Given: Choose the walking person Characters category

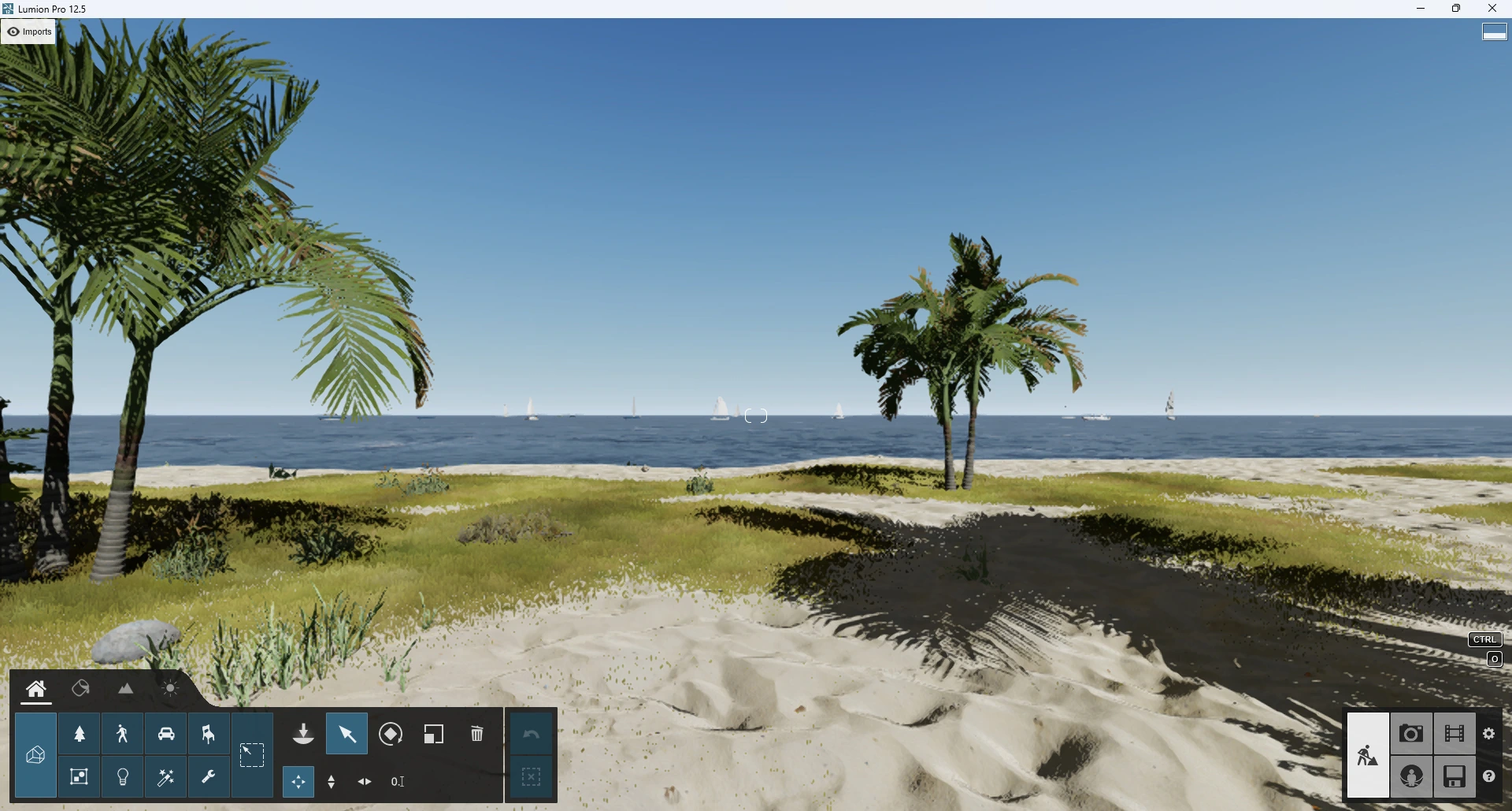Looking at the screenshot, I should click(123, 735).
